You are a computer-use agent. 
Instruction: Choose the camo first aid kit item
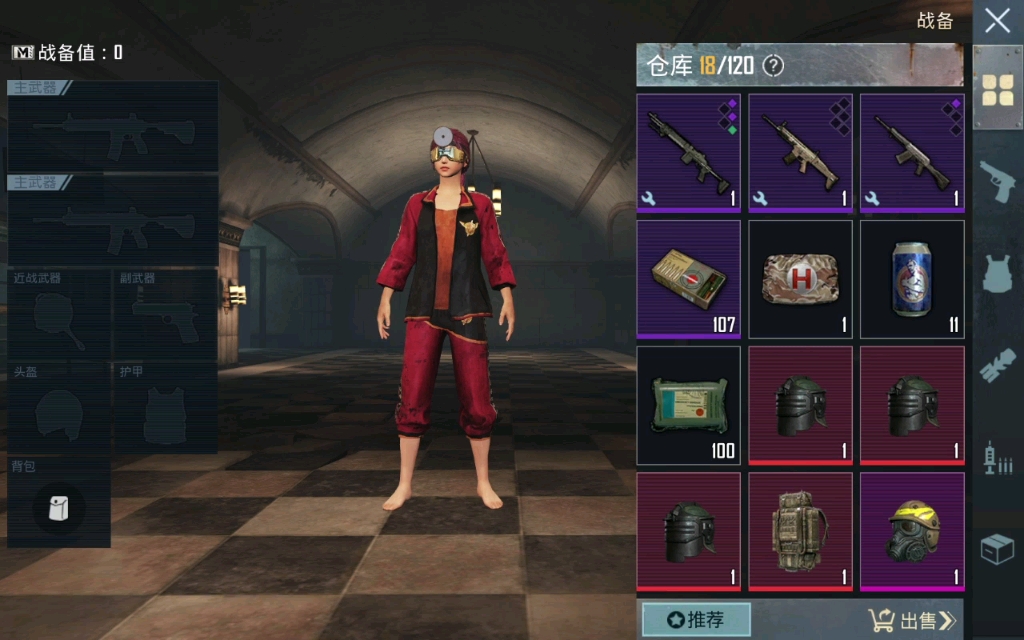(x=800, y=279)
